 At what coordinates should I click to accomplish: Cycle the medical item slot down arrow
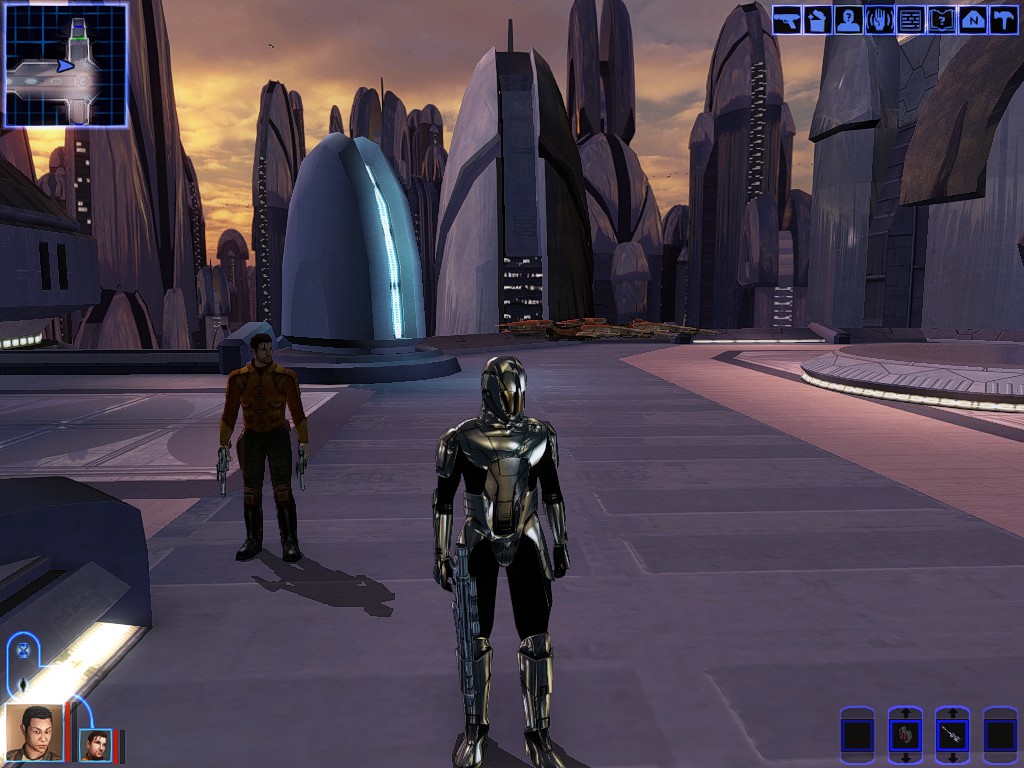click(905, 759)
